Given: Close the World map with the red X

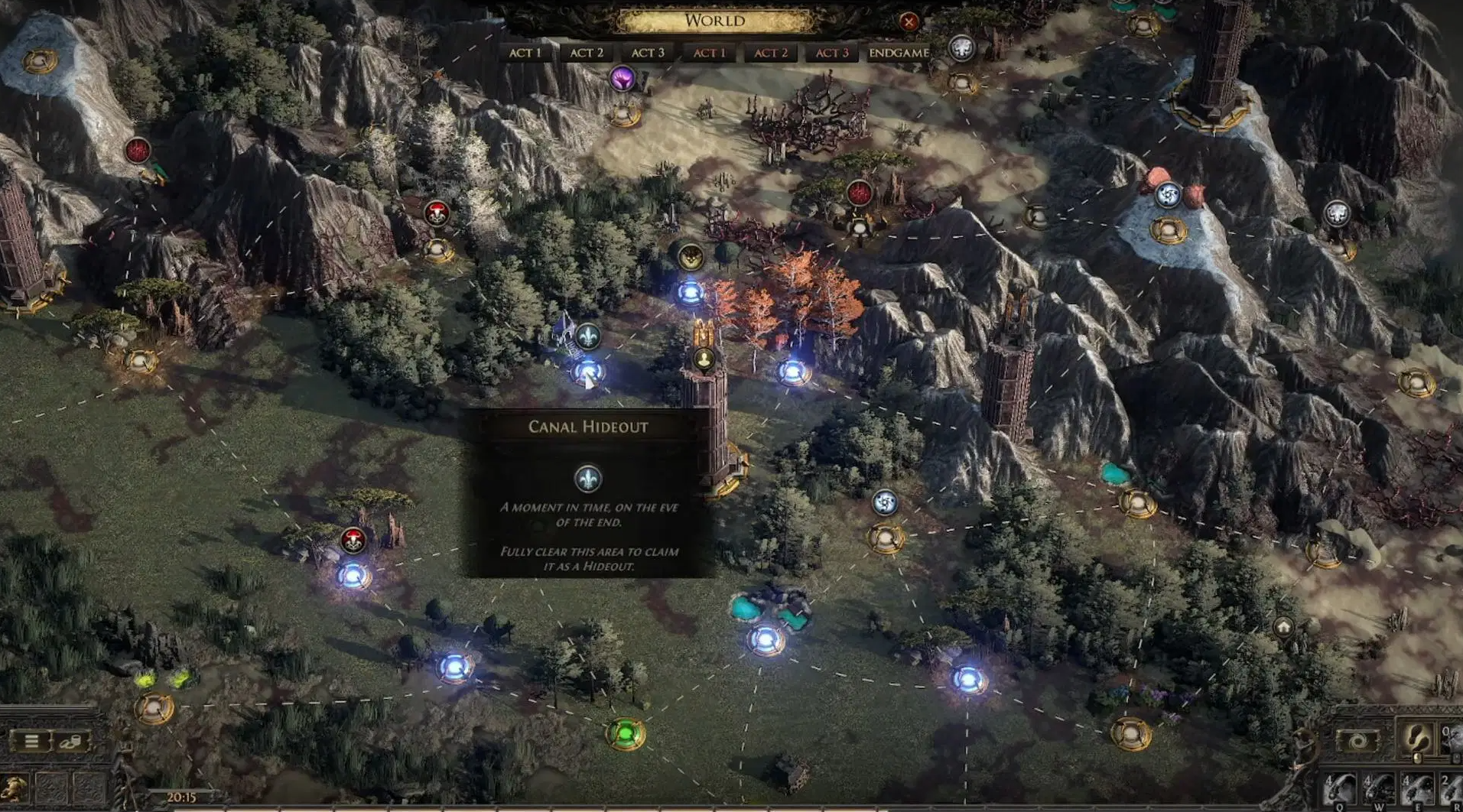Looking at the screenshot, I should click(909, 21).
